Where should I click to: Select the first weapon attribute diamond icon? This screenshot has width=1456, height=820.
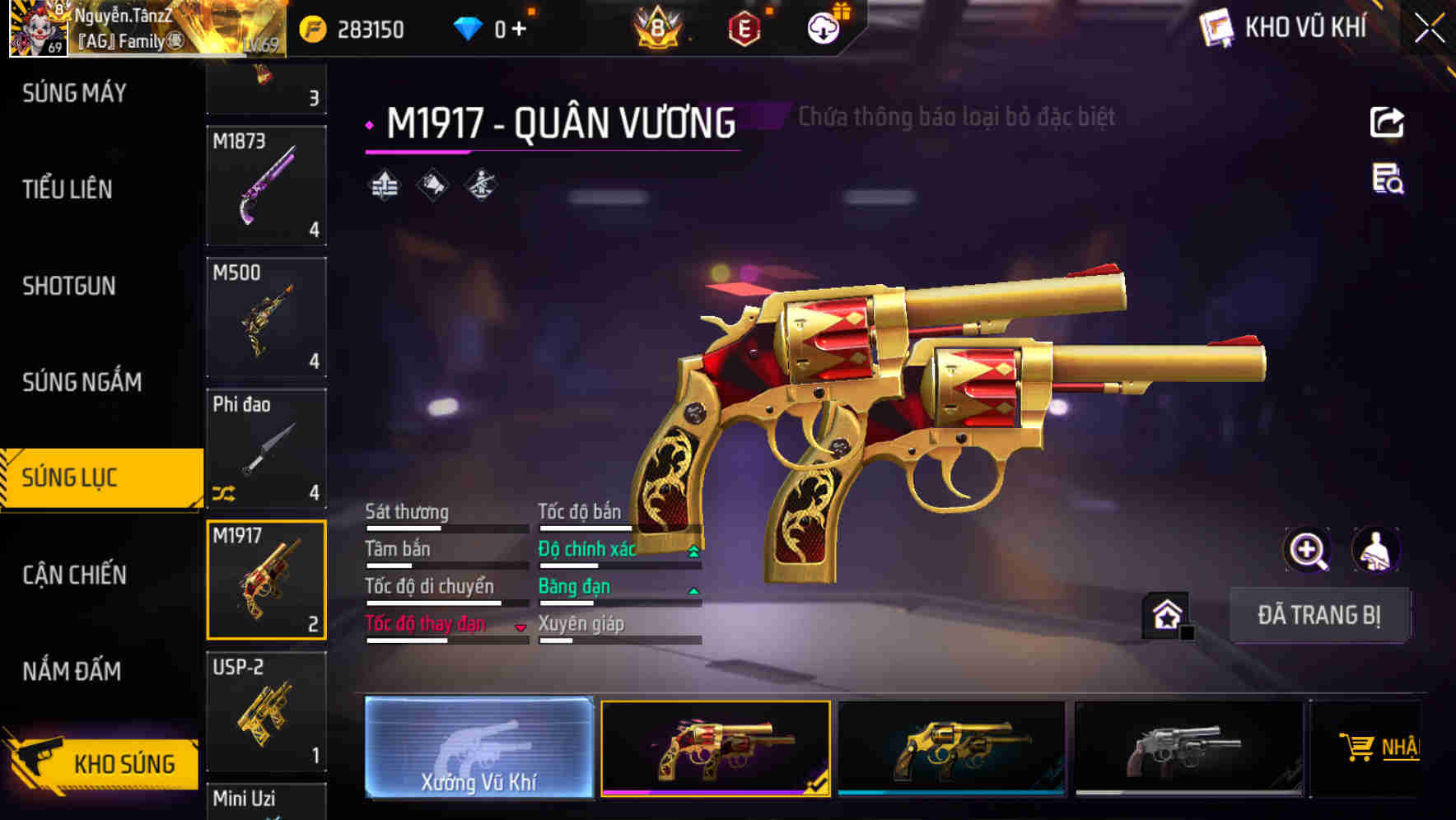pos(386,186)
